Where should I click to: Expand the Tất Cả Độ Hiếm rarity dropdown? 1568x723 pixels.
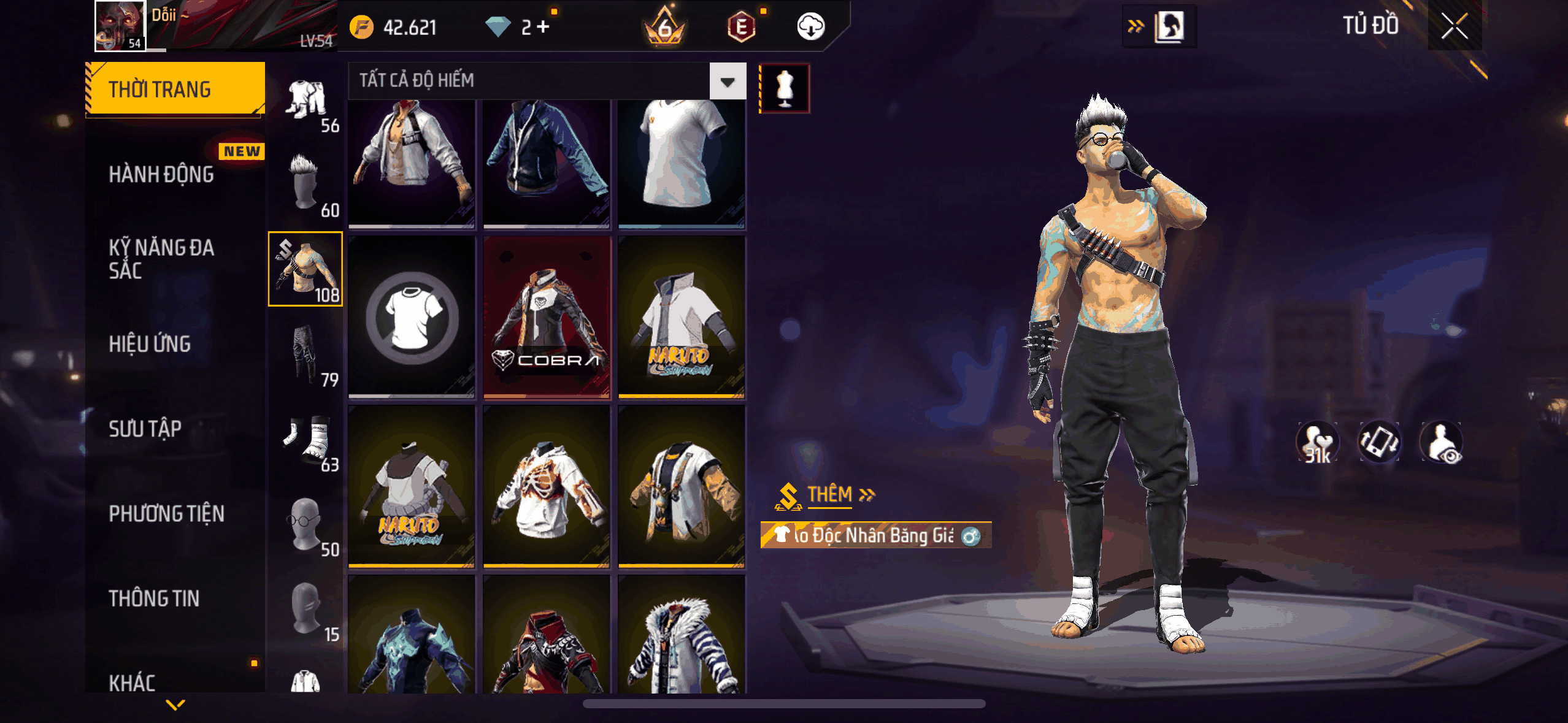point(728,81)
